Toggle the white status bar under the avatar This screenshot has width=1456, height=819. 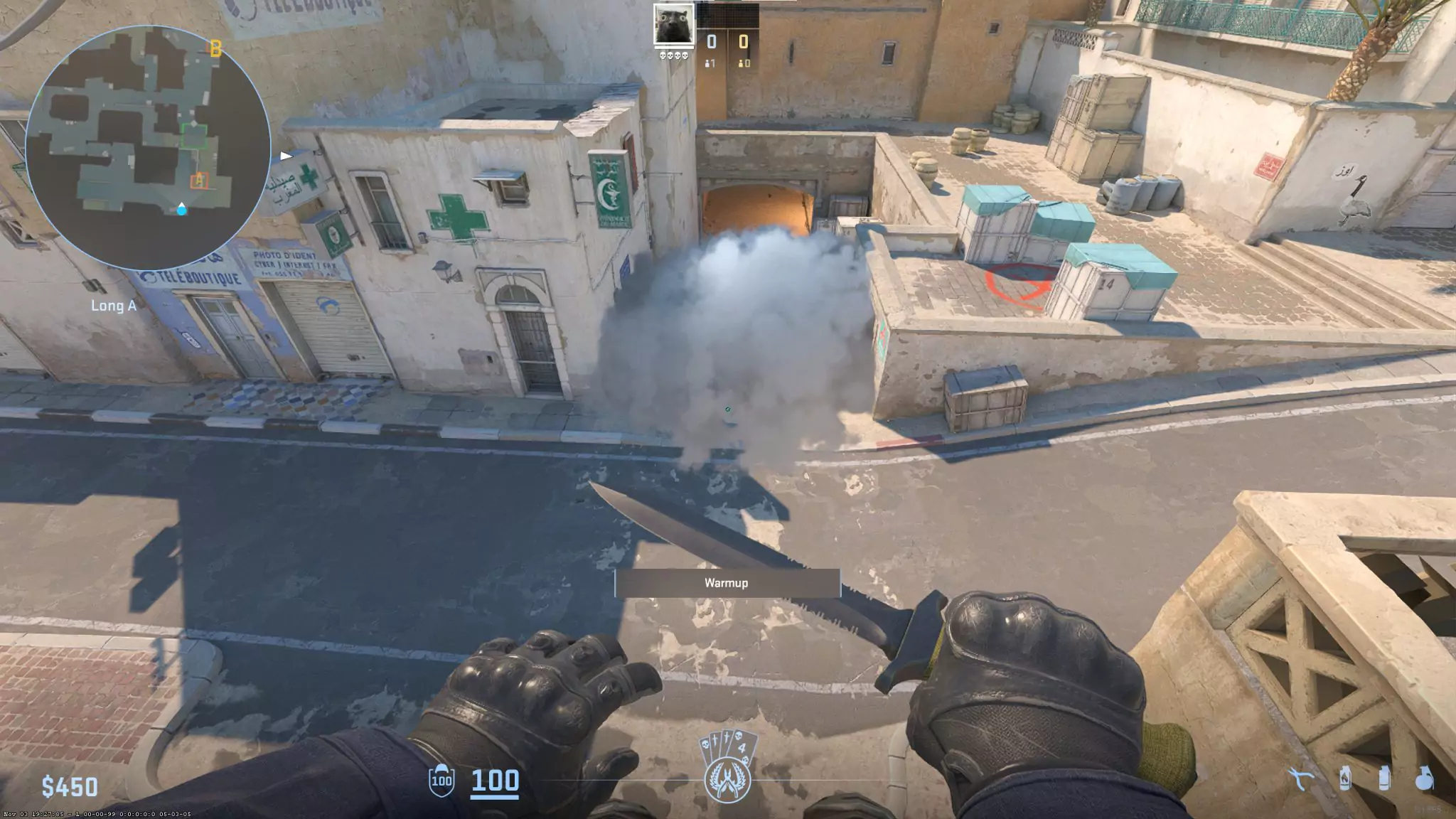674,48
